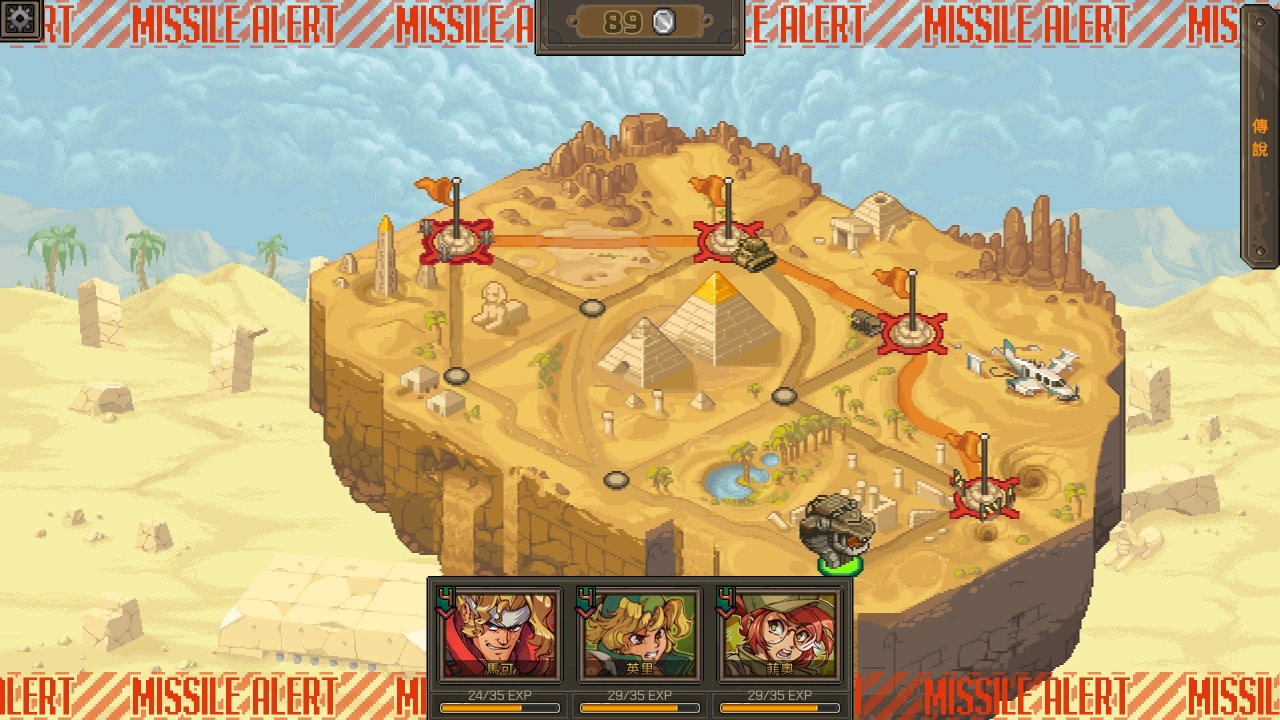Pick the 菲奧 character portrait
Viewport: 1280px width, 720px height.
point(779,634)
